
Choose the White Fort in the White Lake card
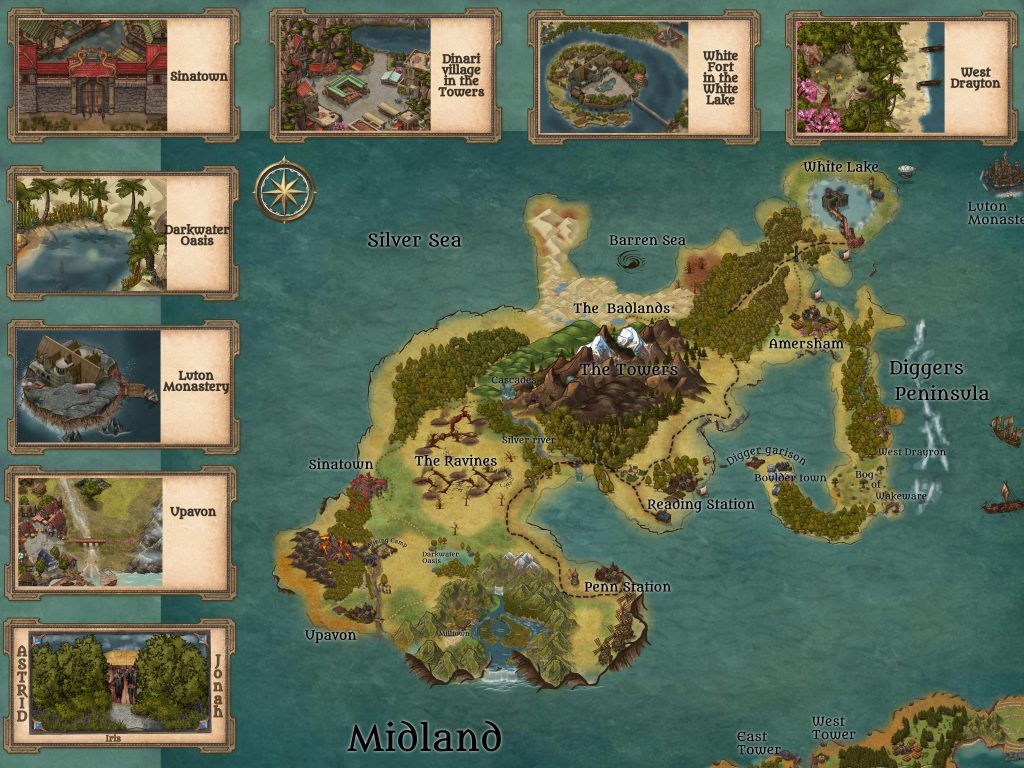coord(642,76)
